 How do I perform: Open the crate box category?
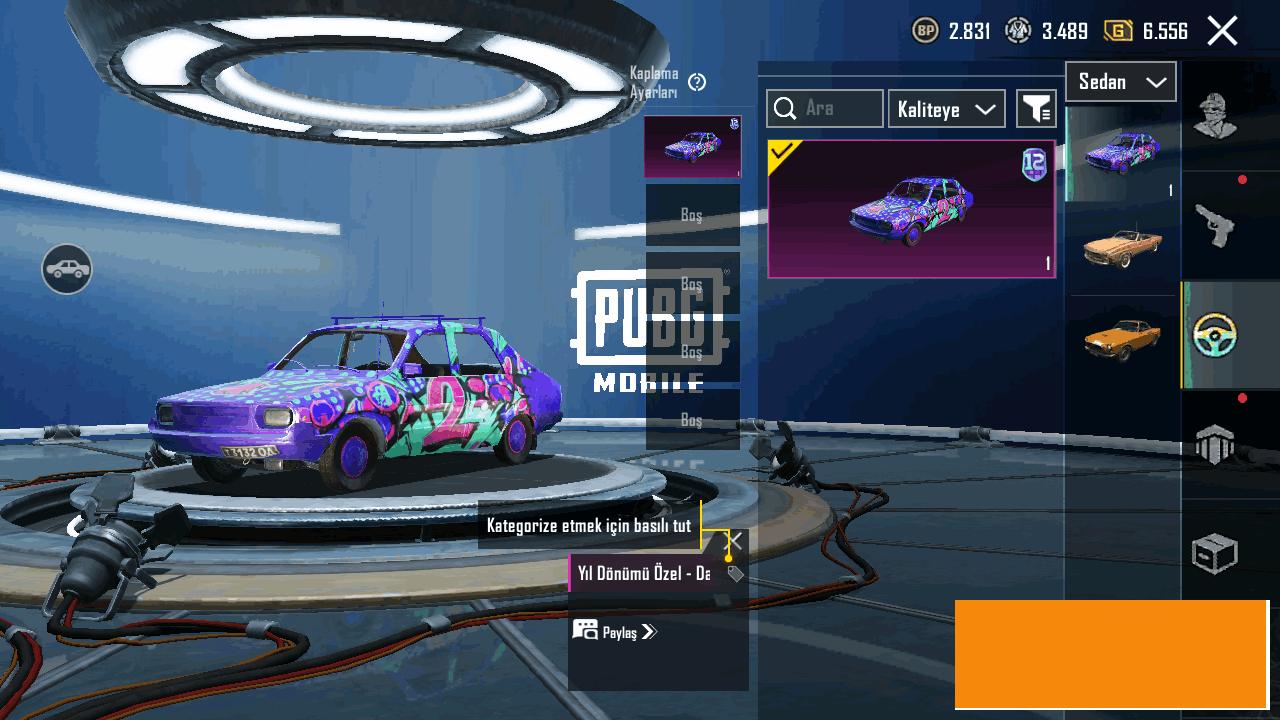click(1215, 554)
